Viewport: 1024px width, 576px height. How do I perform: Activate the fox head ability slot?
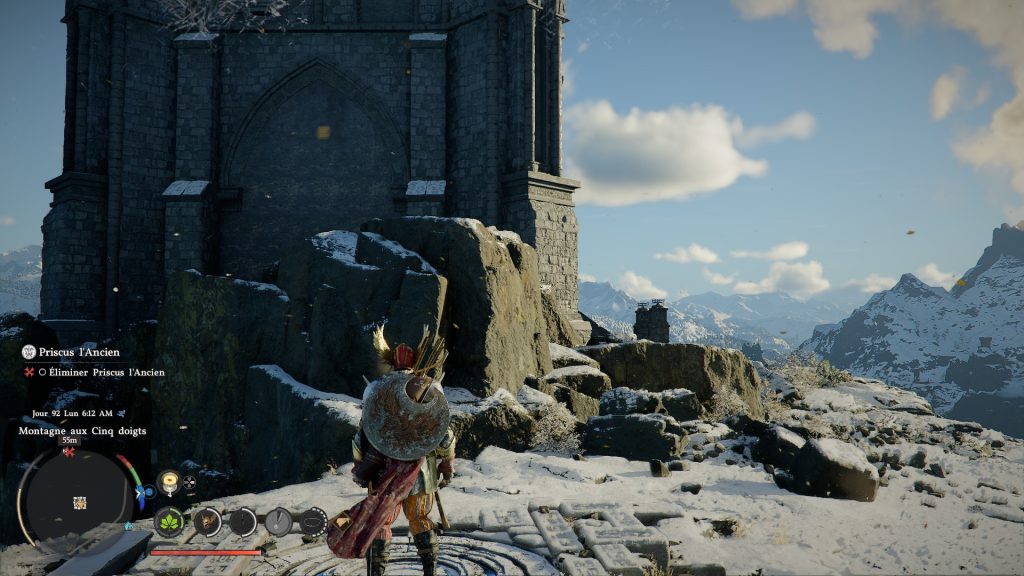point(206,521)
